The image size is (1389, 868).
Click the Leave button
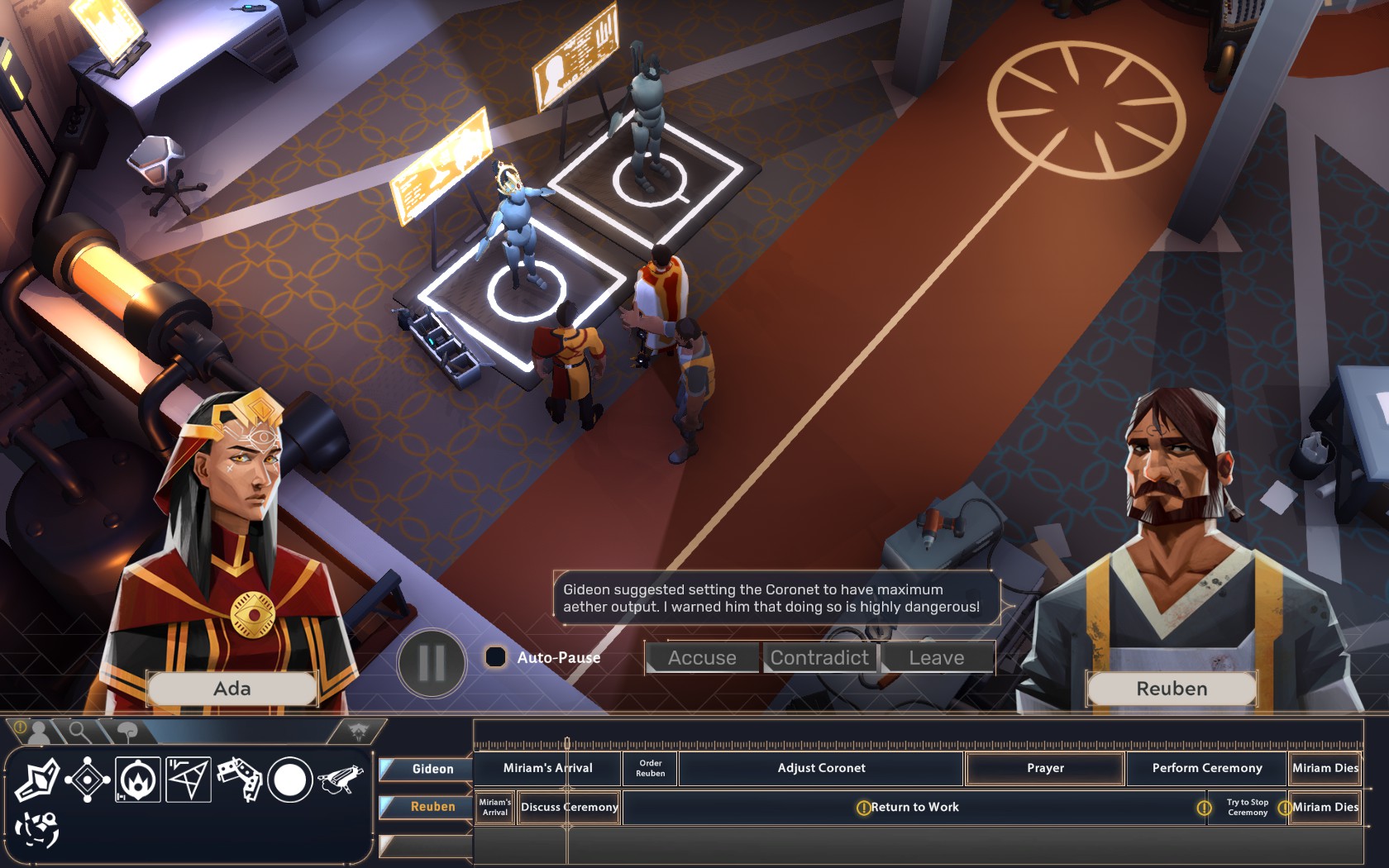(x=937, y=658)
